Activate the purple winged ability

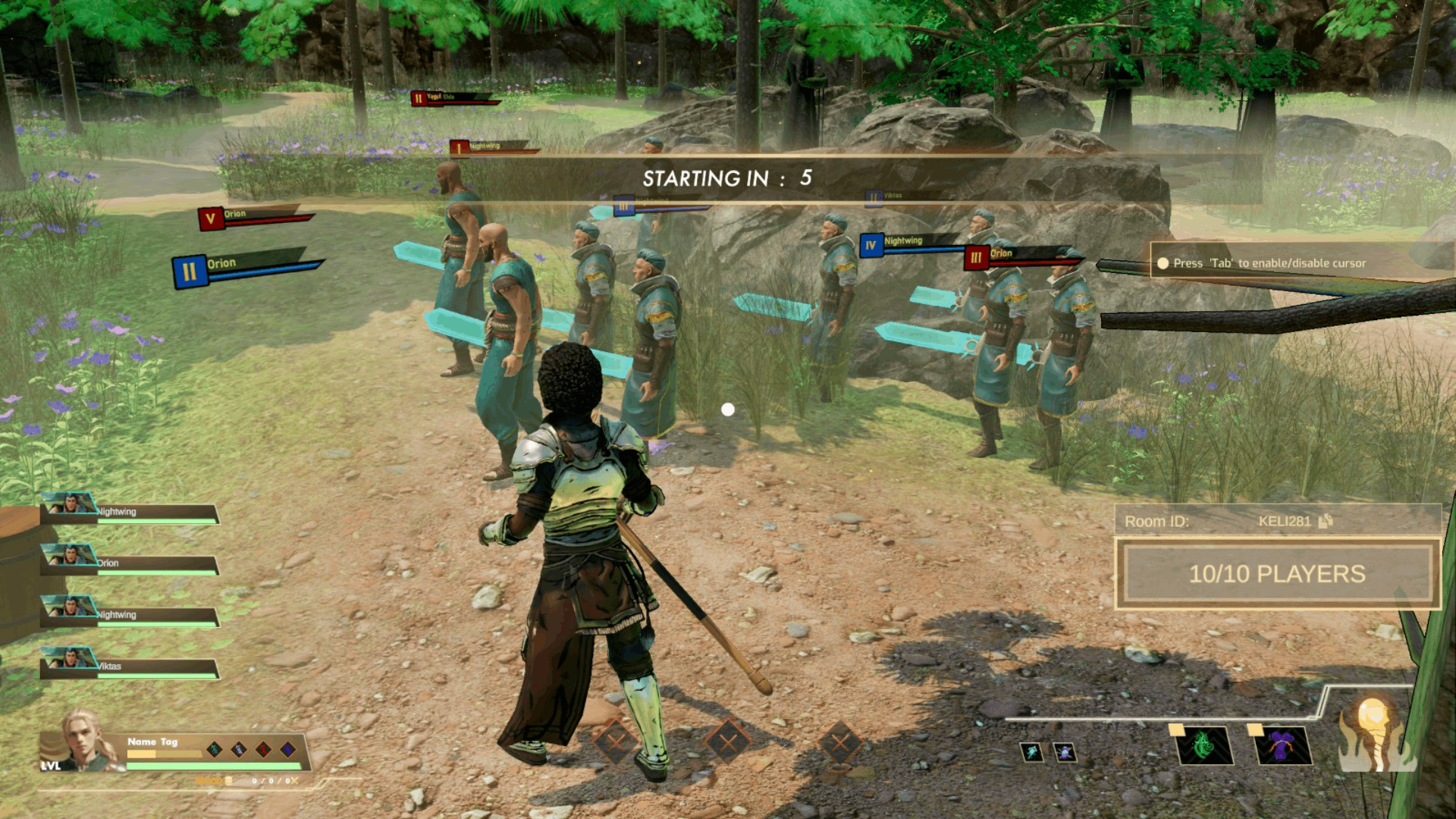1282,746
